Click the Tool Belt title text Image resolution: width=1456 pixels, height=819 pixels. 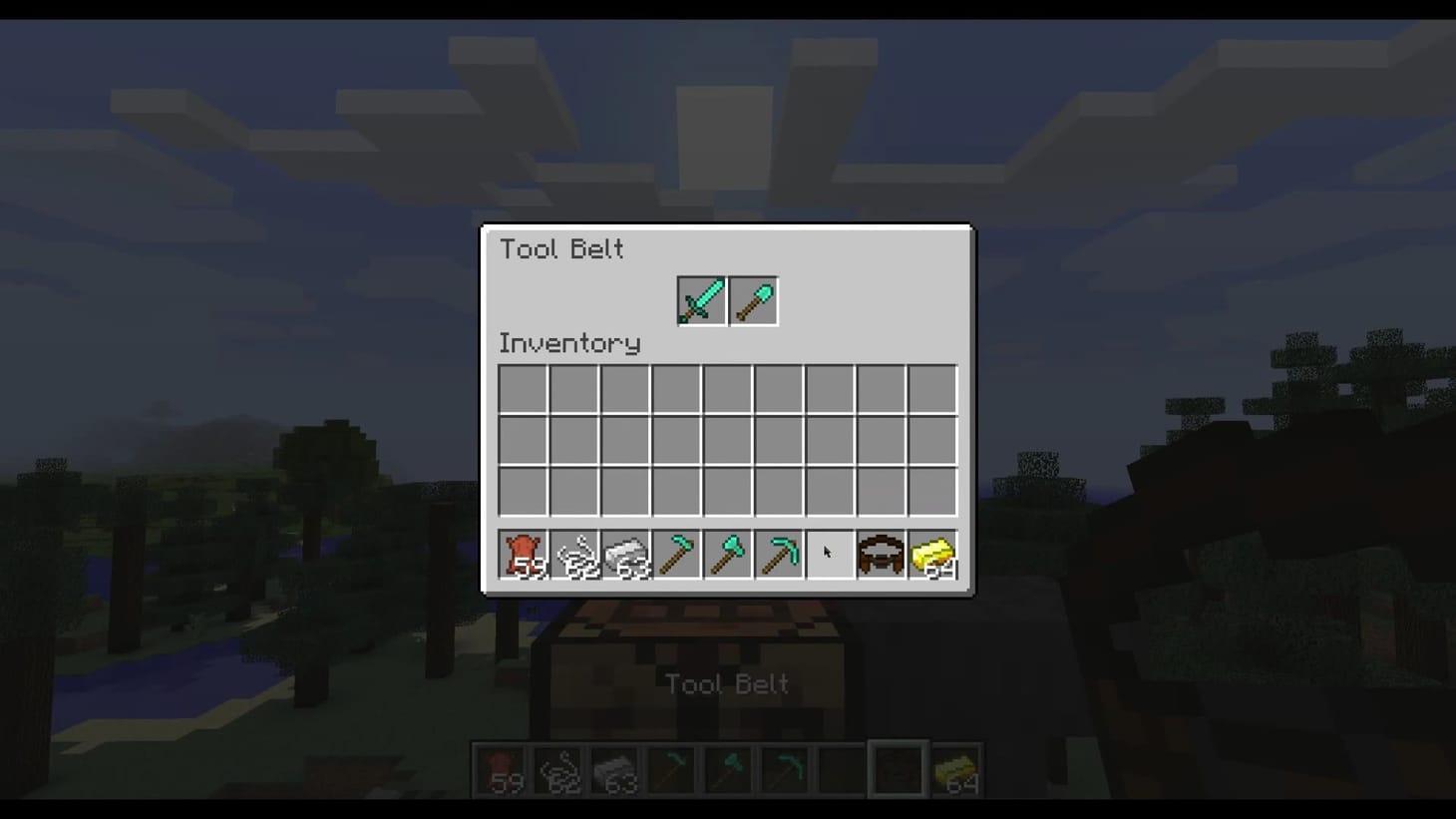pyautogui.click(x=561, y=249)
